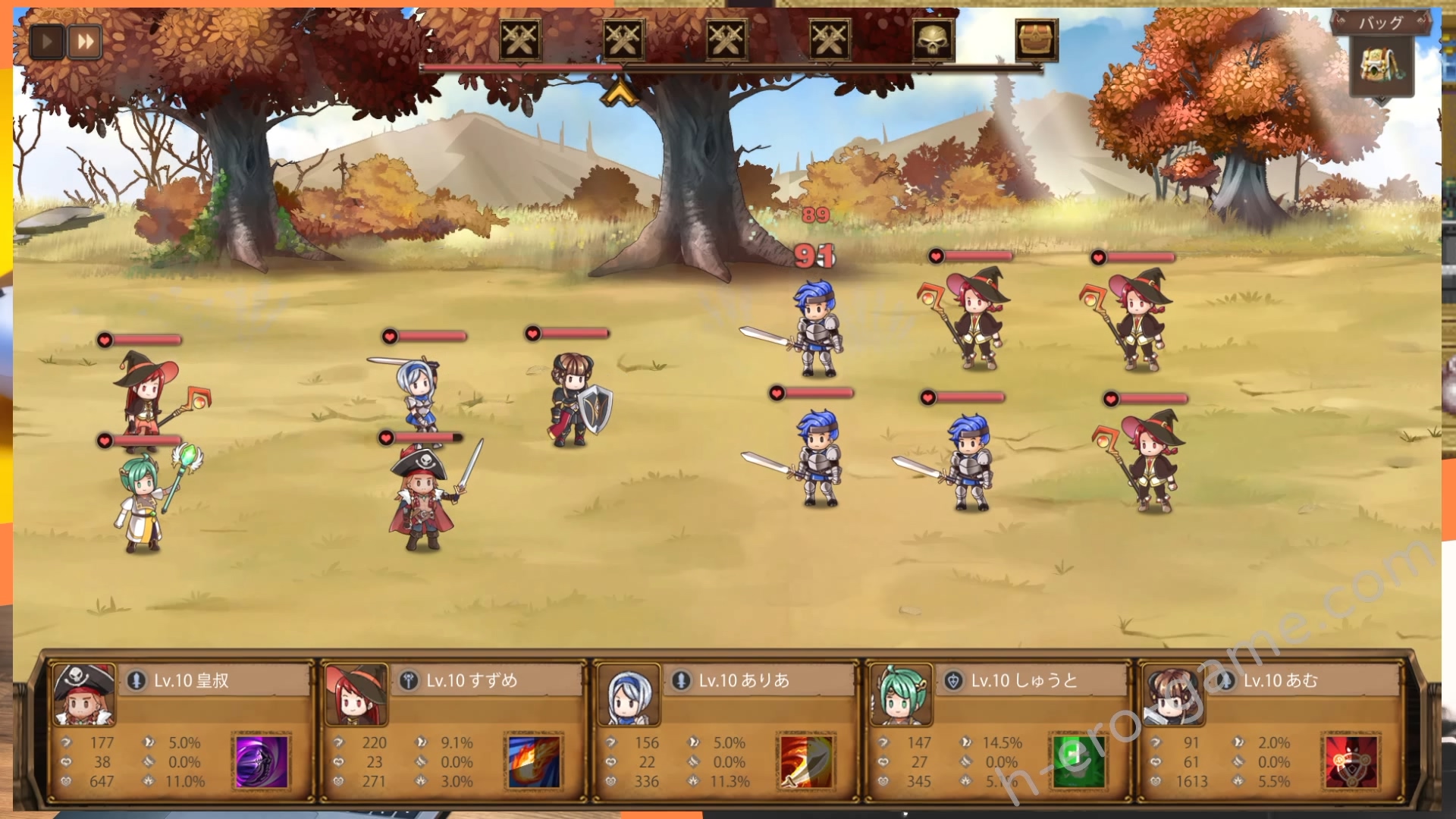Select the pirate 皇叔 portrait
The width and height of the screenshot is (1456, 819).
[83, 695]
